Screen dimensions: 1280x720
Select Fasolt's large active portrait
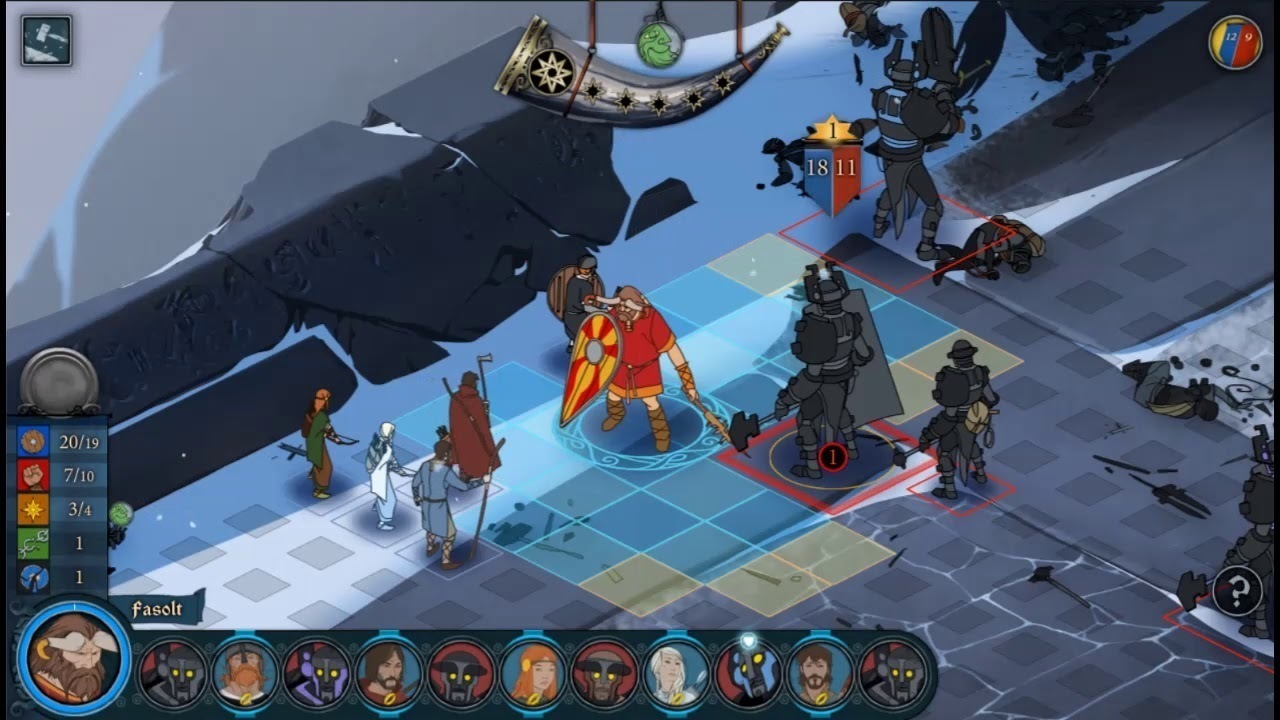(x=74, y=658)
